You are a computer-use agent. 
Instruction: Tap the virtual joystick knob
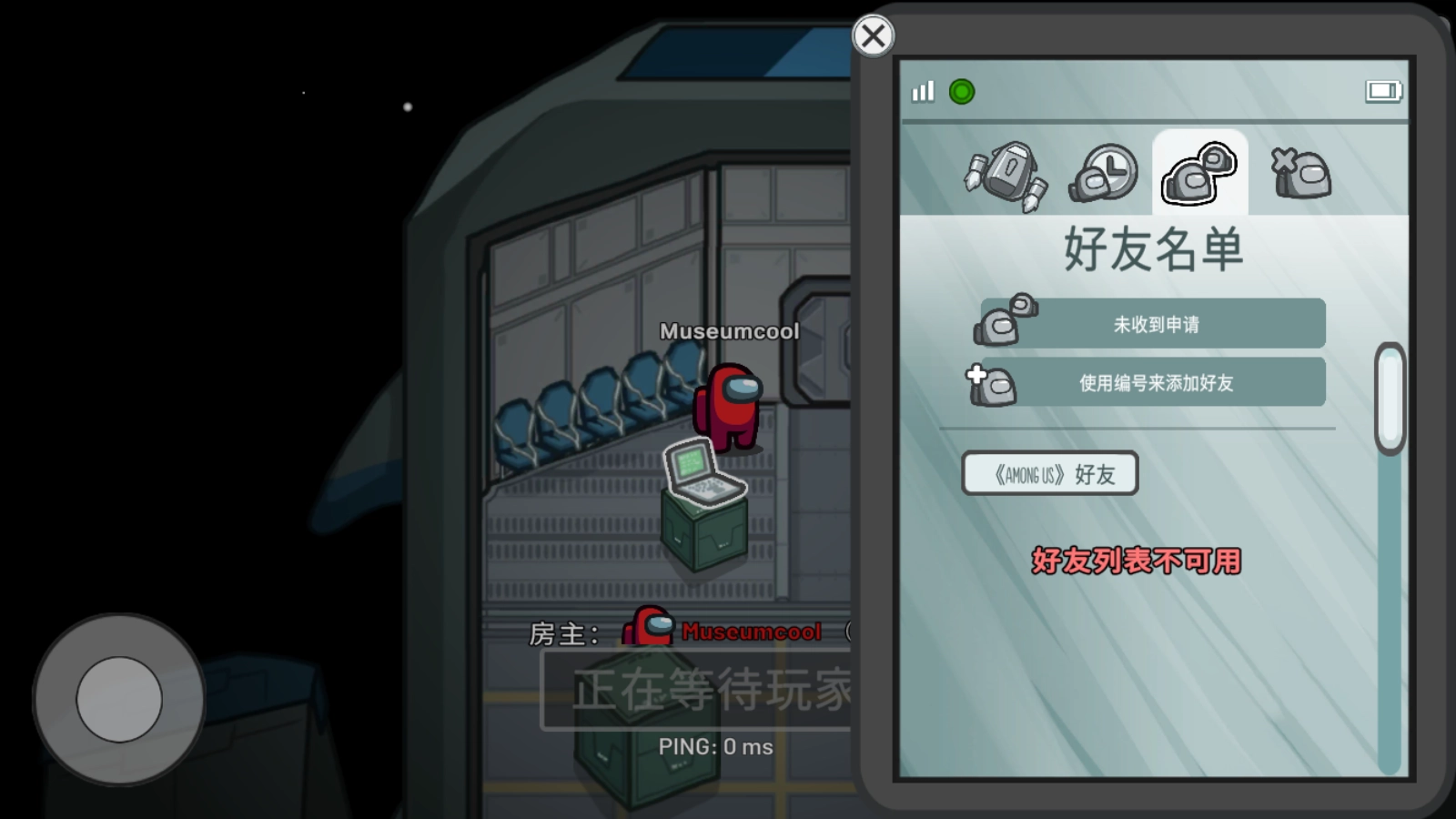(119, 699)
